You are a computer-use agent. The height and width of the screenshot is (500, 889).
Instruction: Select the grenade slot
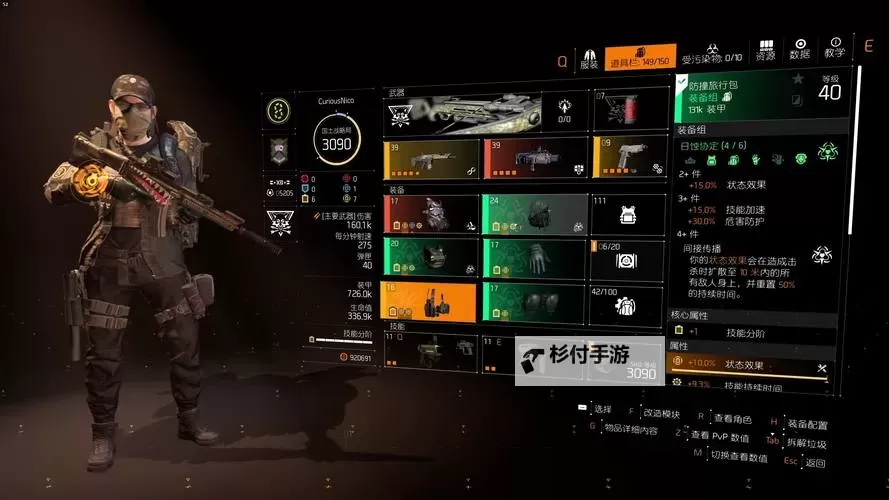tap(630, 108)
